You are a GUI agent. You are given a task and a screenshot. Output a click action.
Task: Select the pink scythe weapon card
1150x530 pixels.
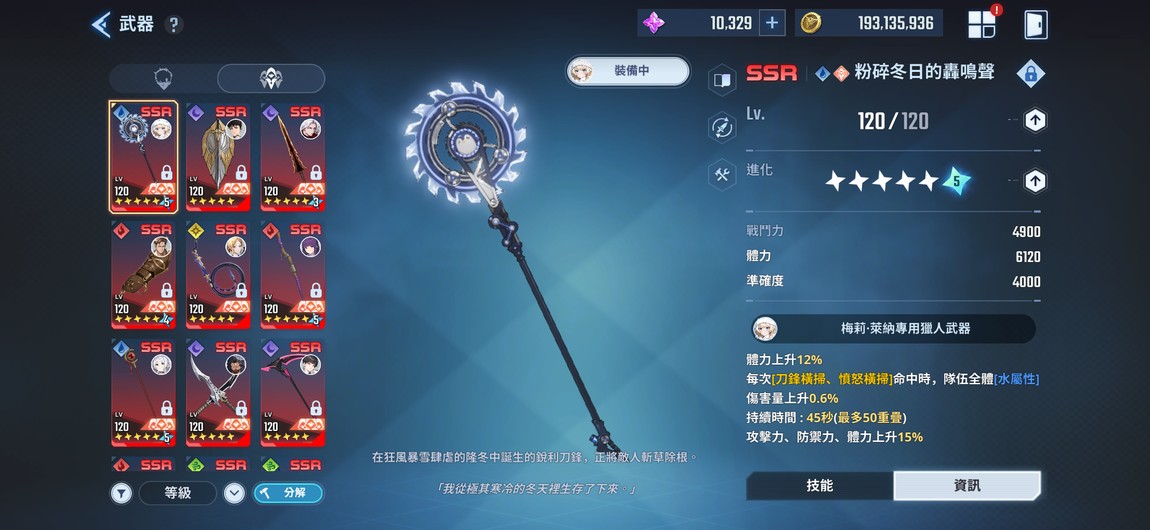[292, 393]
